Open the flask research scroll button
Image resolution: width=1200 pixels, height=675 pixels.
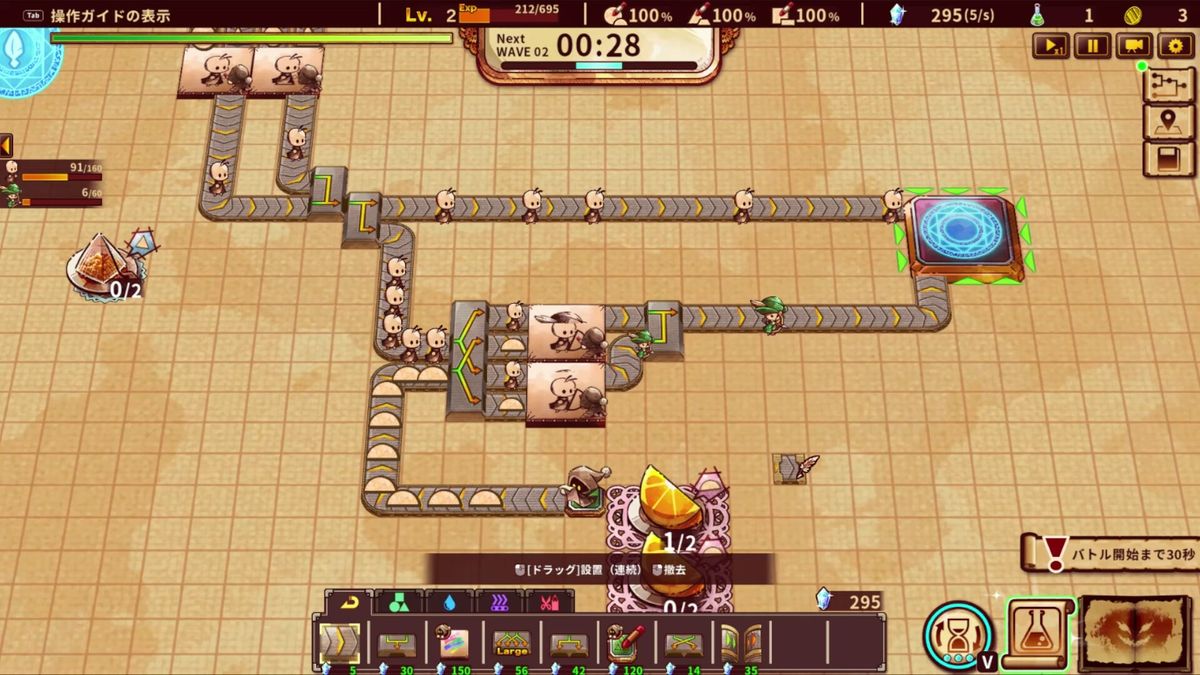coord(1039,633)
